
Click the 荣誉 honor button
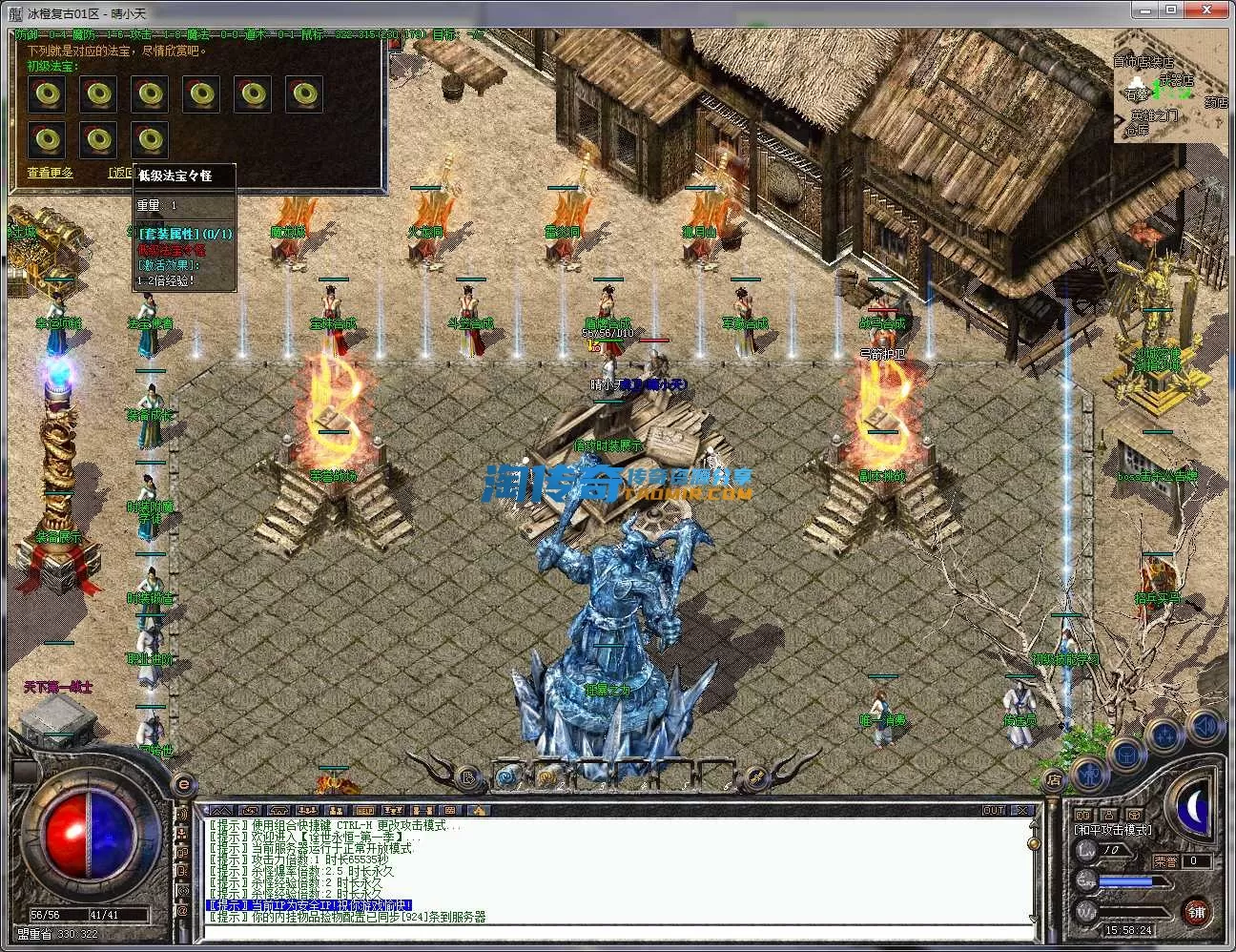pyautogui.click(x=1164, y=860)
